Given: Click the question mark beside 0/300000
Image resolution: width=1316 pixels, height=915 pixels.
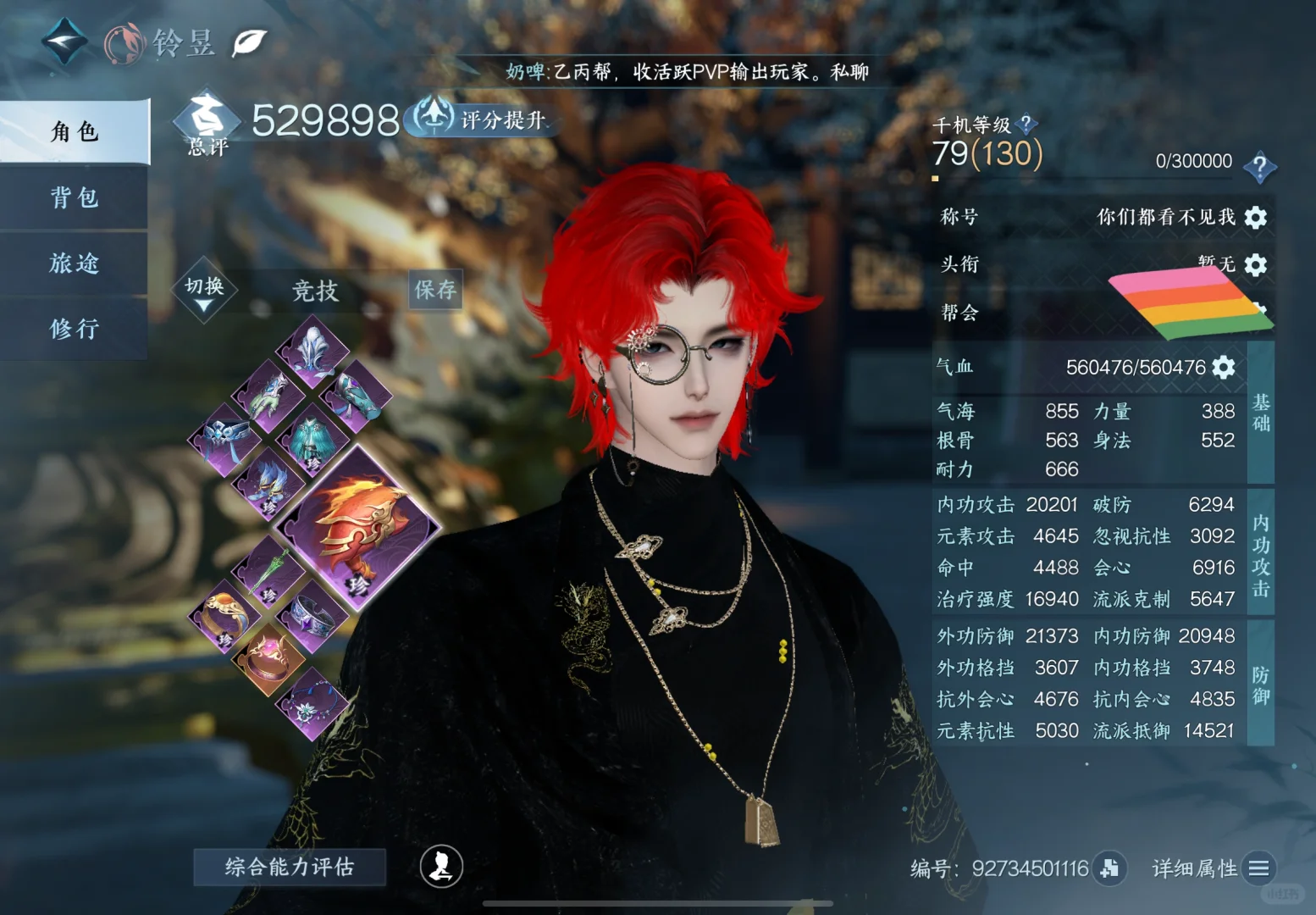Looking at the screenshot, I should point(1259,165).
